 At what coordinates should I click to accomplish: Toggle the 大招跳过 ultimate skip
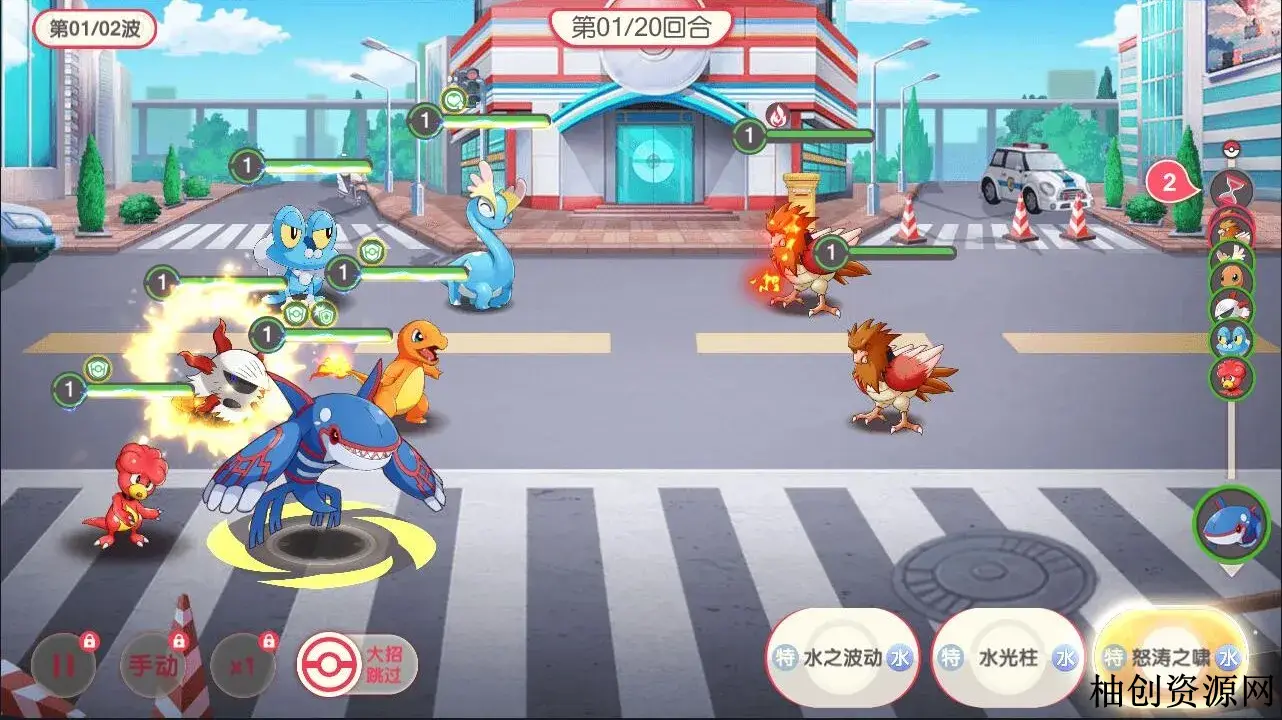click(x=357, y=664)
